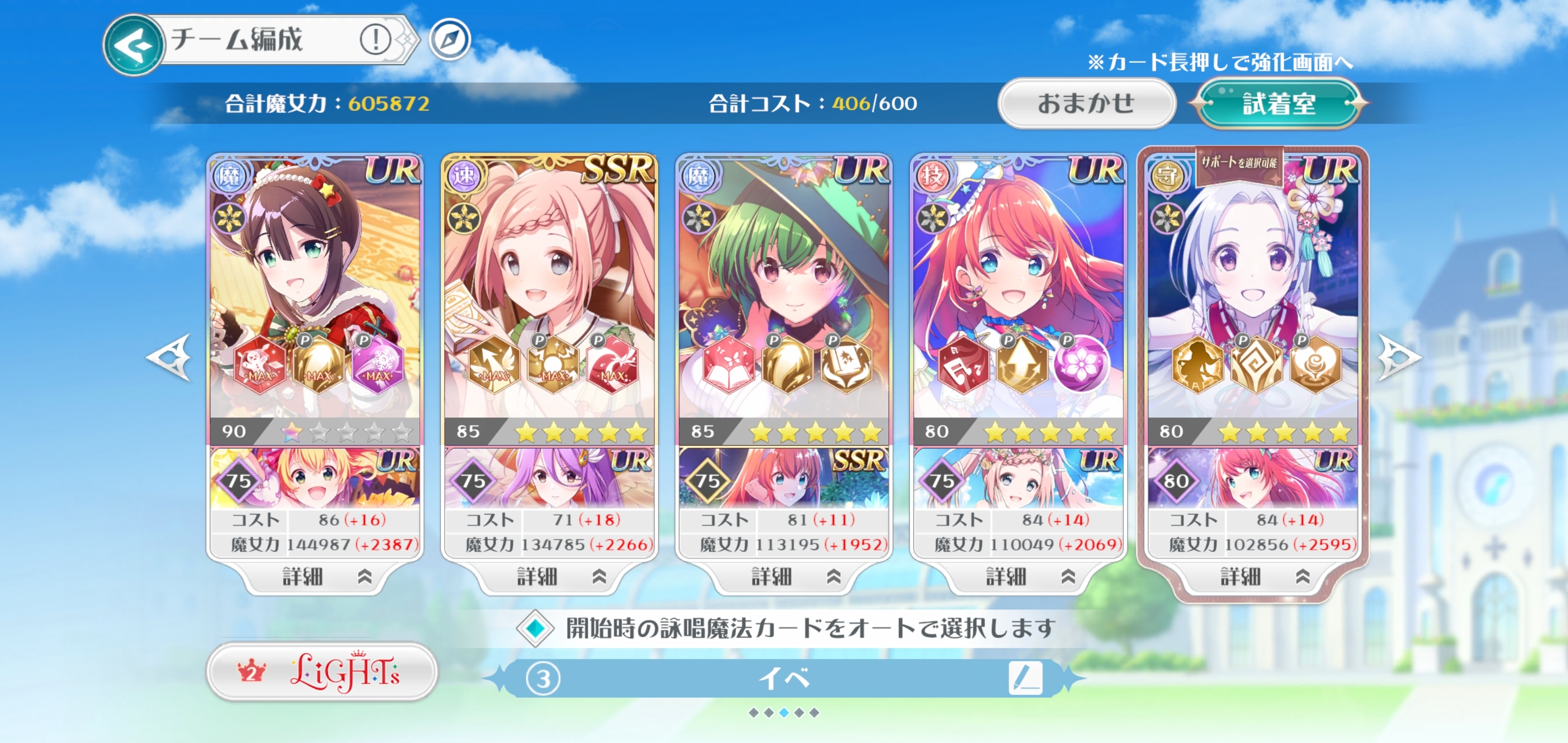Choose the おまかせ auto-assign button
The width and height of the screenshot is (1568, 743).
coord(1086,104)
